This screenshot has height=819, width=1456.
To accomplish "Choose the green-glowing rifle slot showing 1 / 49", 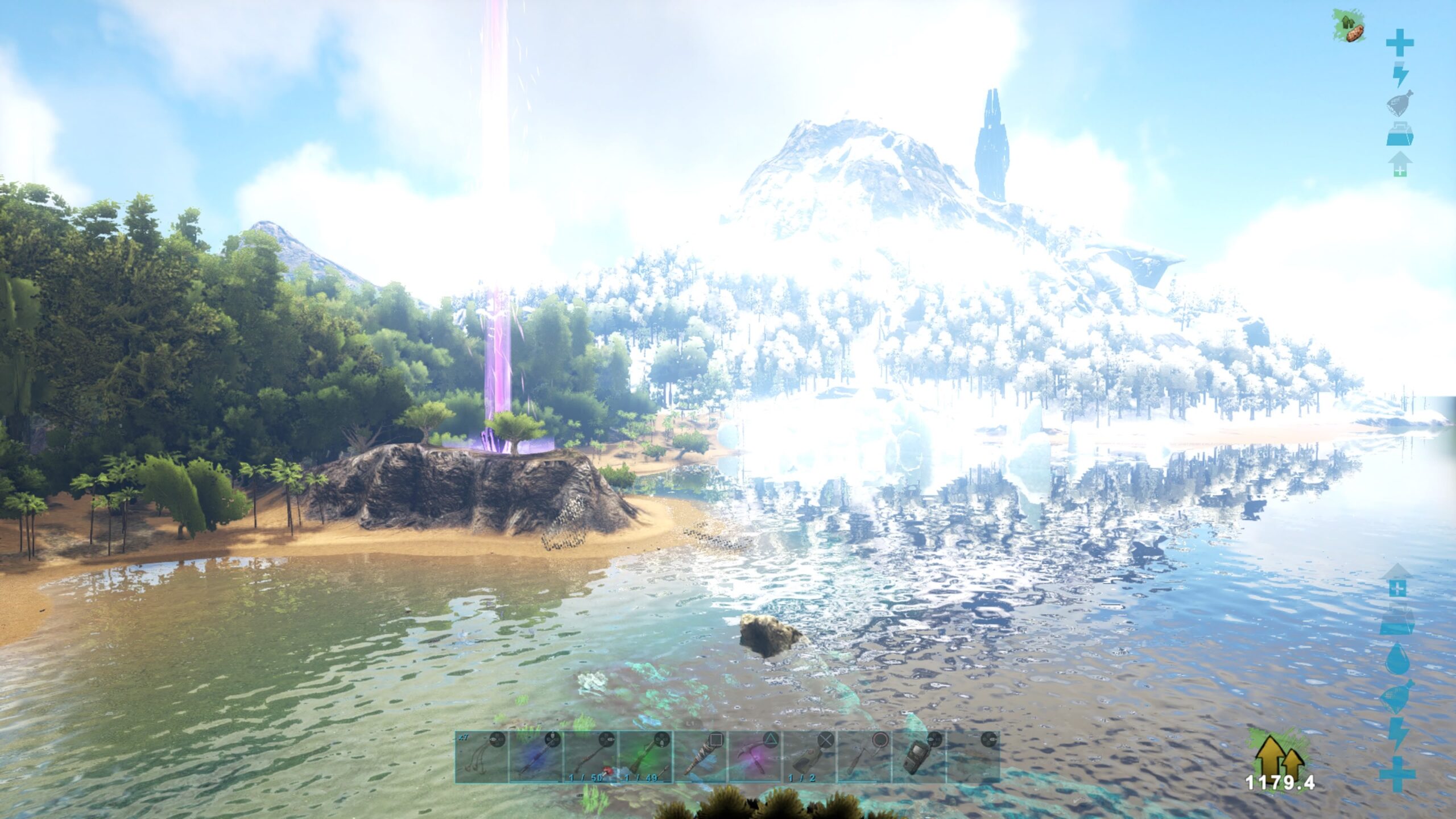I will [x=645, y=756].
